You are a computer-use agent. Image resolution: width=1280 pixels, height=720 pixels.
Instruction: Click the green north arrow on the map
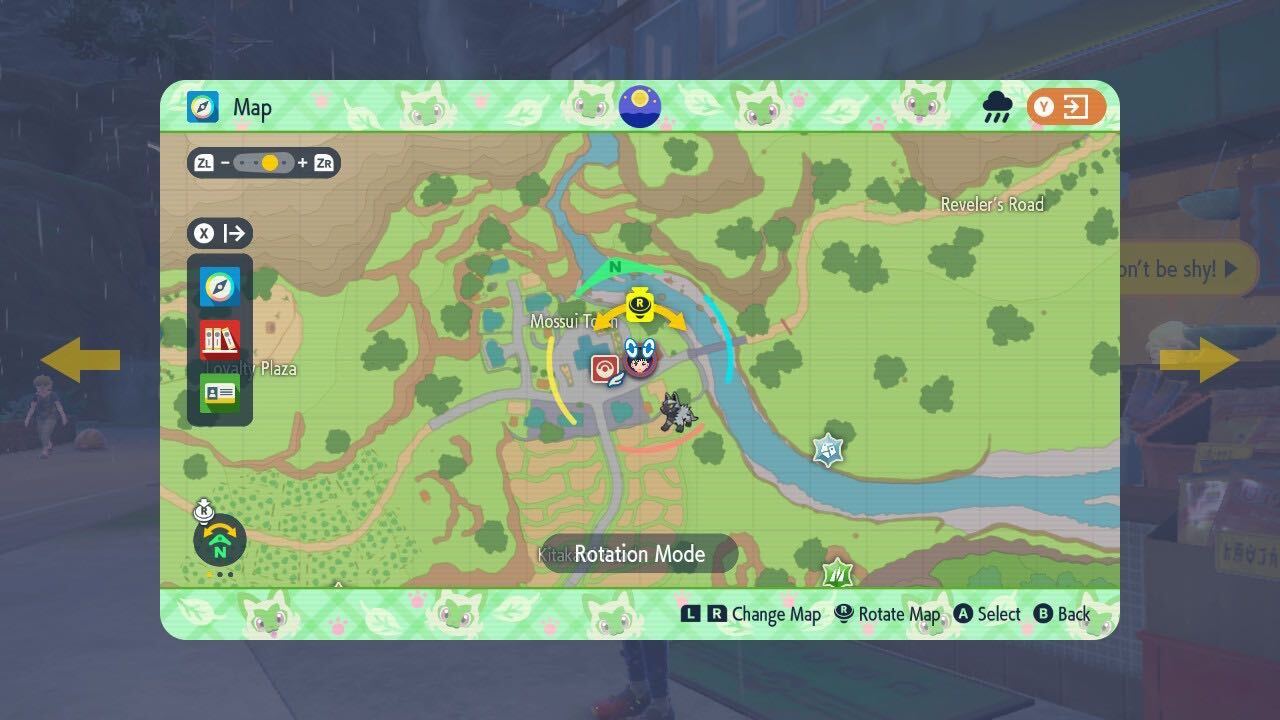point(614,268)
